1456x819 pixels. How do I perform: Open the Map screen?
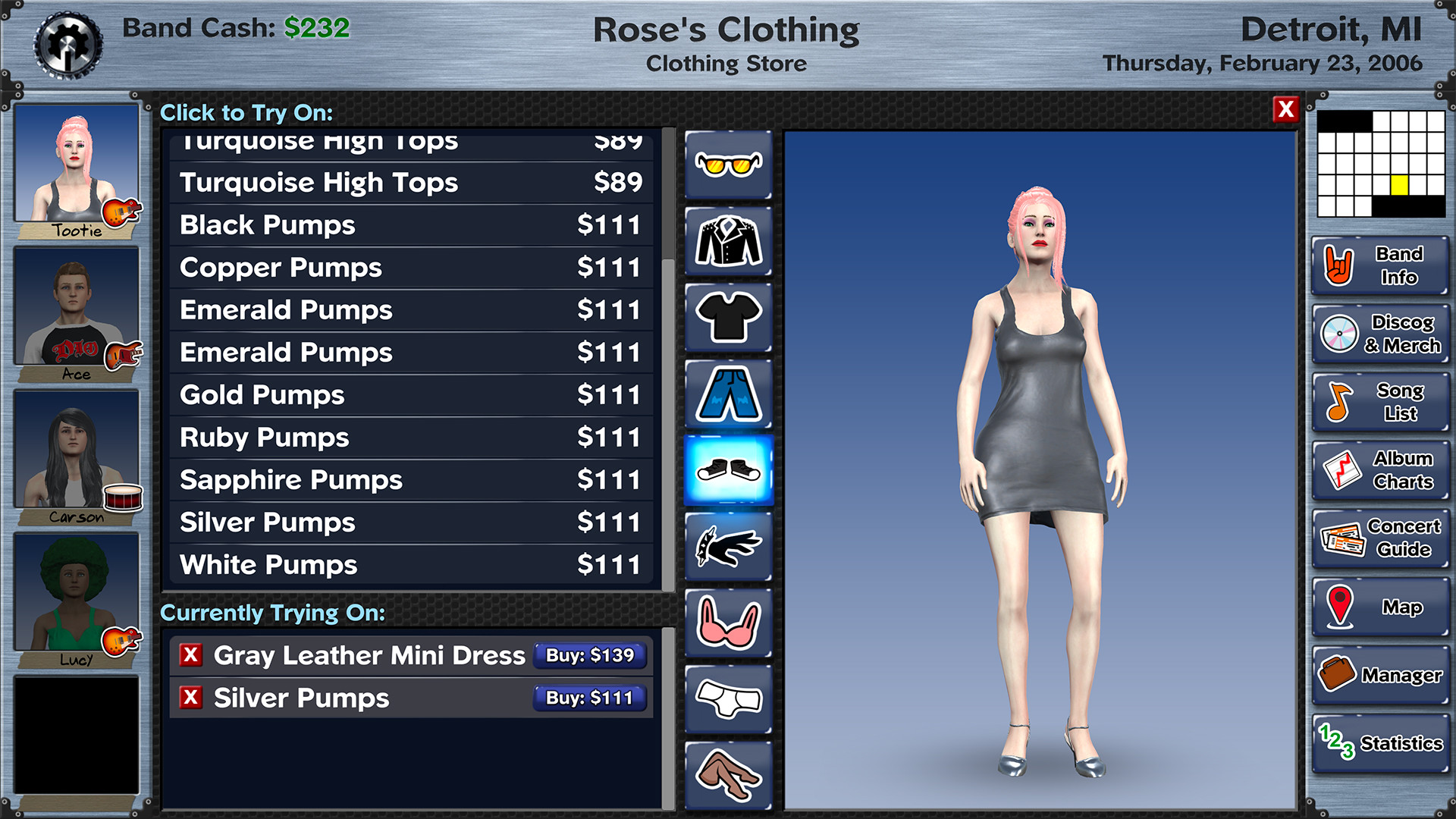click(x=1379, y=607)
